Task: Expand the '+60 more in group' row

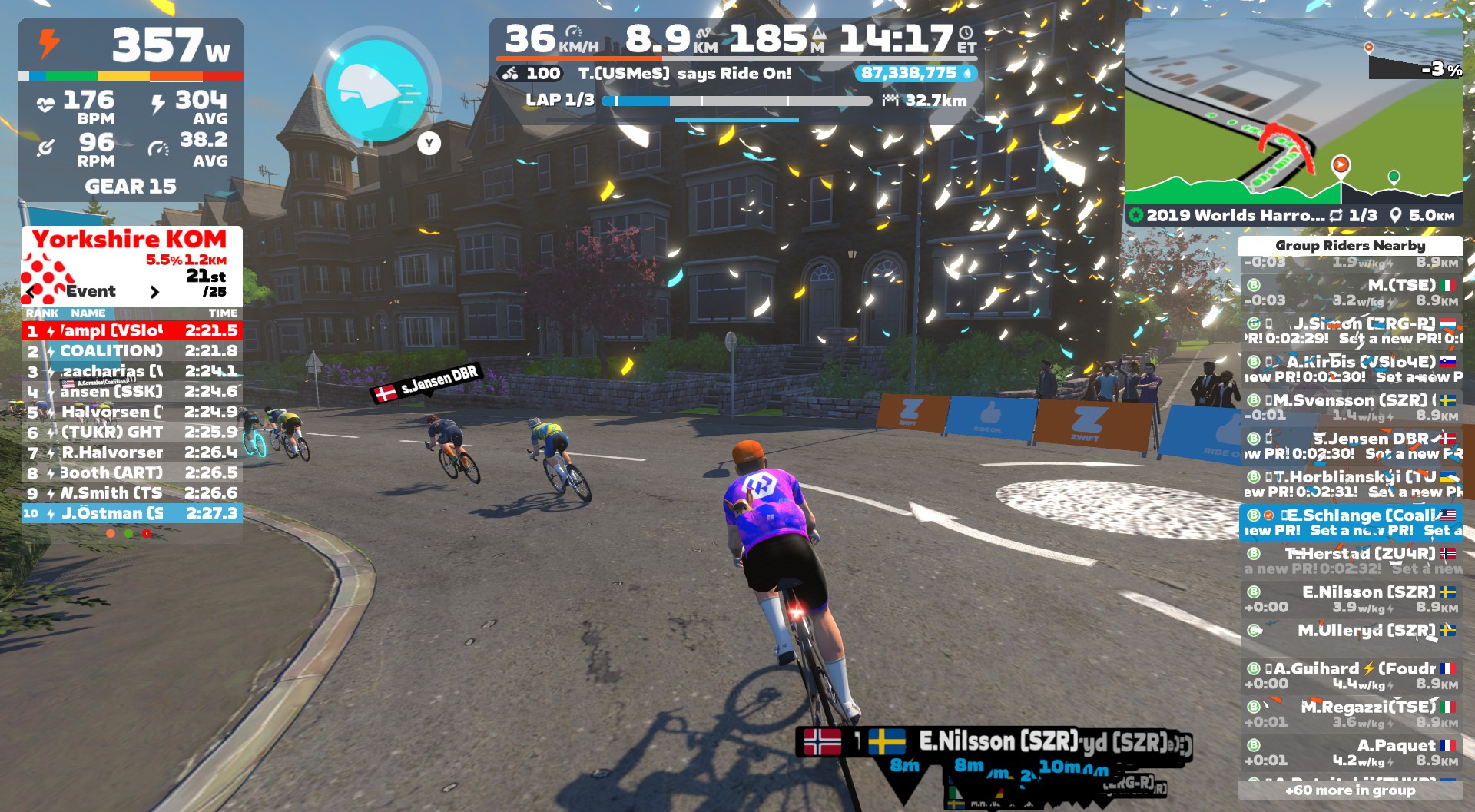Action: pyautogui.click(x=1350, y=790)
